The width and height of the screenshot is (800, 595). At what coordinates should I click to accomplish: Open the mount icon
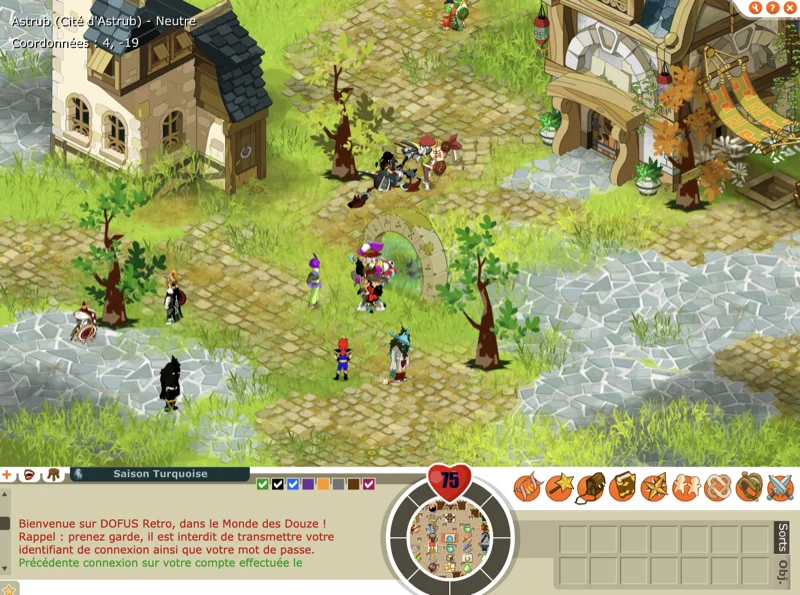pyautogui.click(x=749, y=488)
